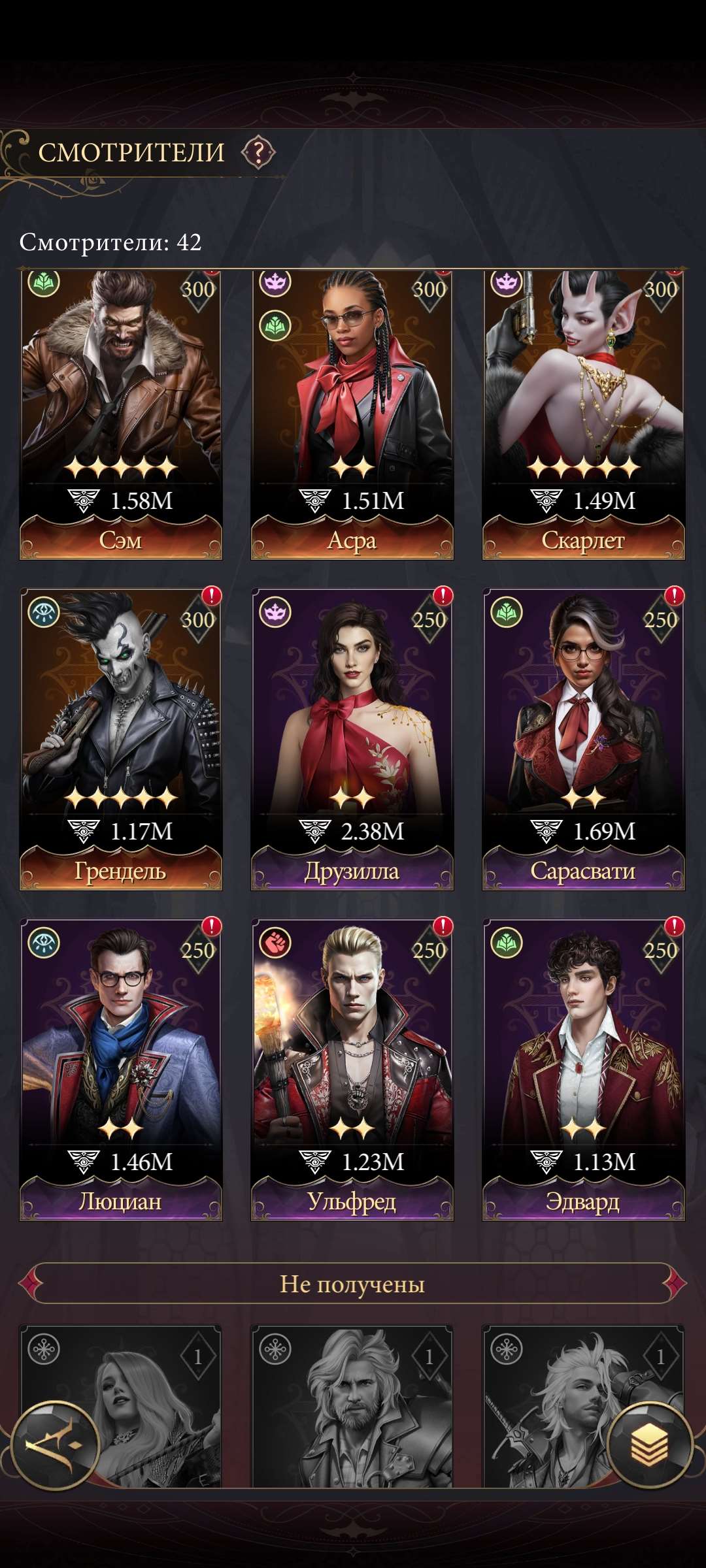Collapse the Не получены section header
The height and width of the screenshot is (1568, 706).
tap(352, 1284)
